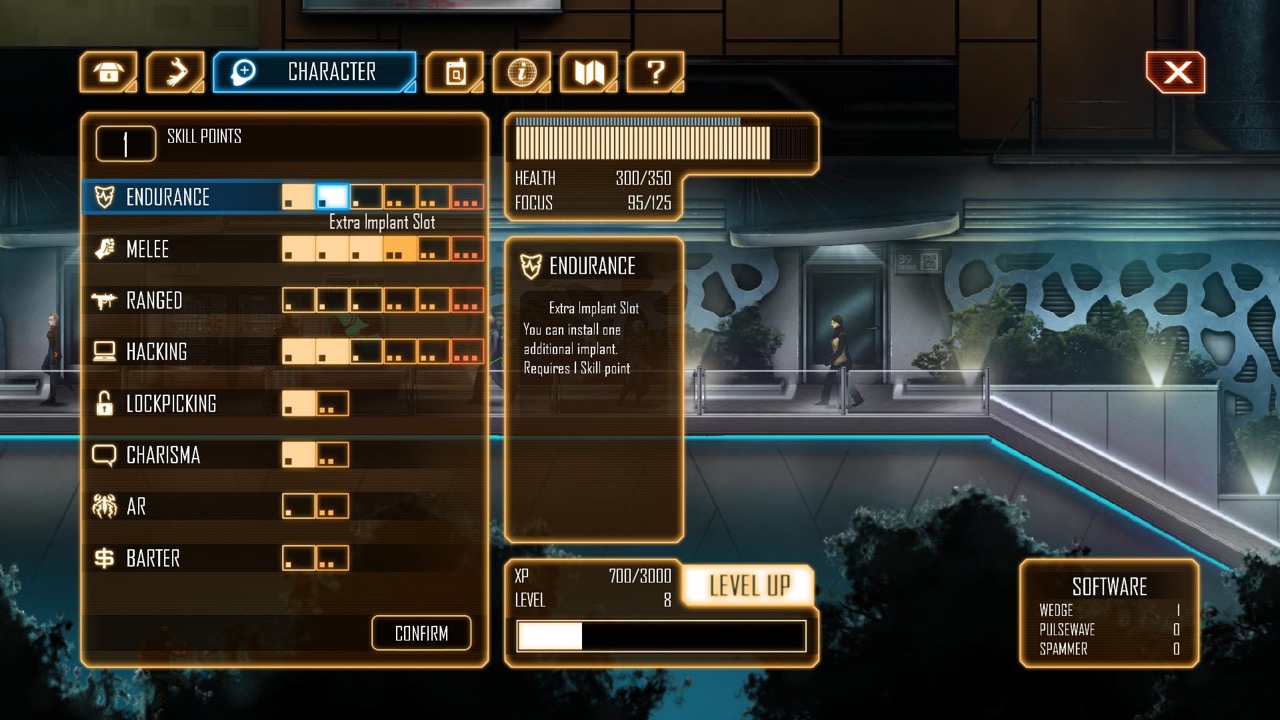Select the Character tab
The image size is (1280, 720).
point(315,72)
